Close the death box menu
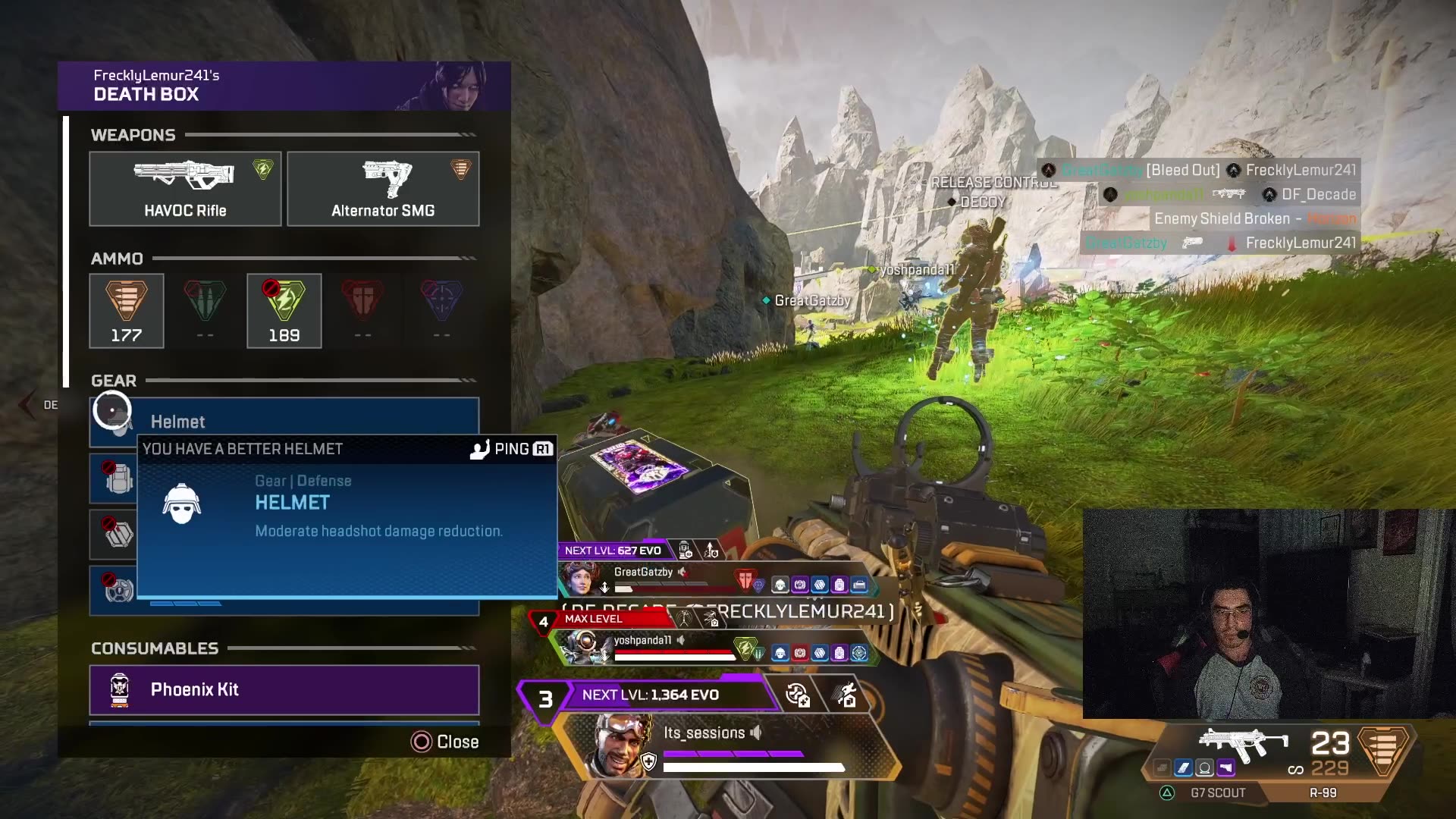This screenshot has width=1456, height=819. [x=445, y=742]
